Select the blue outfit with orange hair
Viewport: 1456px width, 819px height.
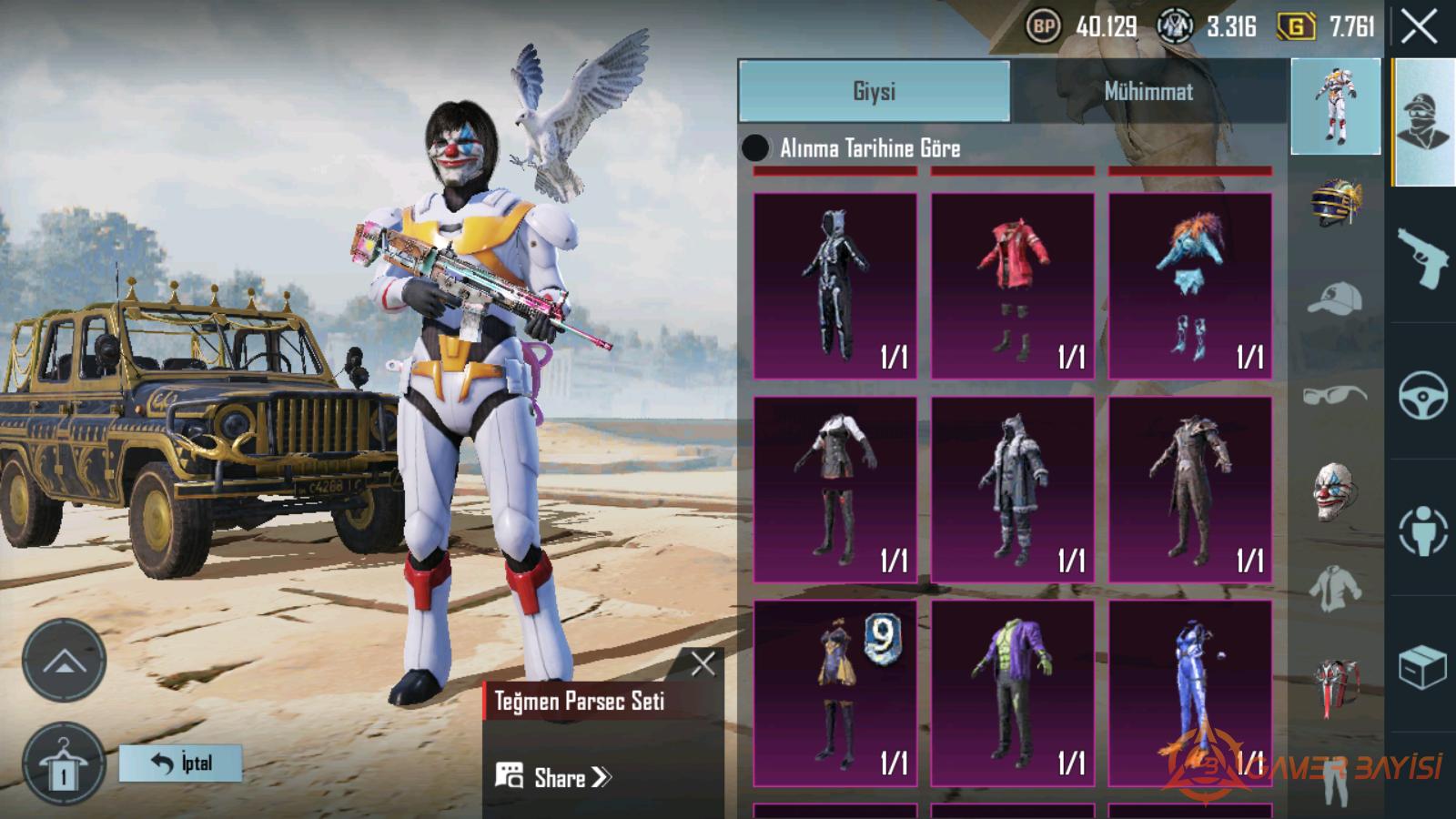[x=1189, y=285]
